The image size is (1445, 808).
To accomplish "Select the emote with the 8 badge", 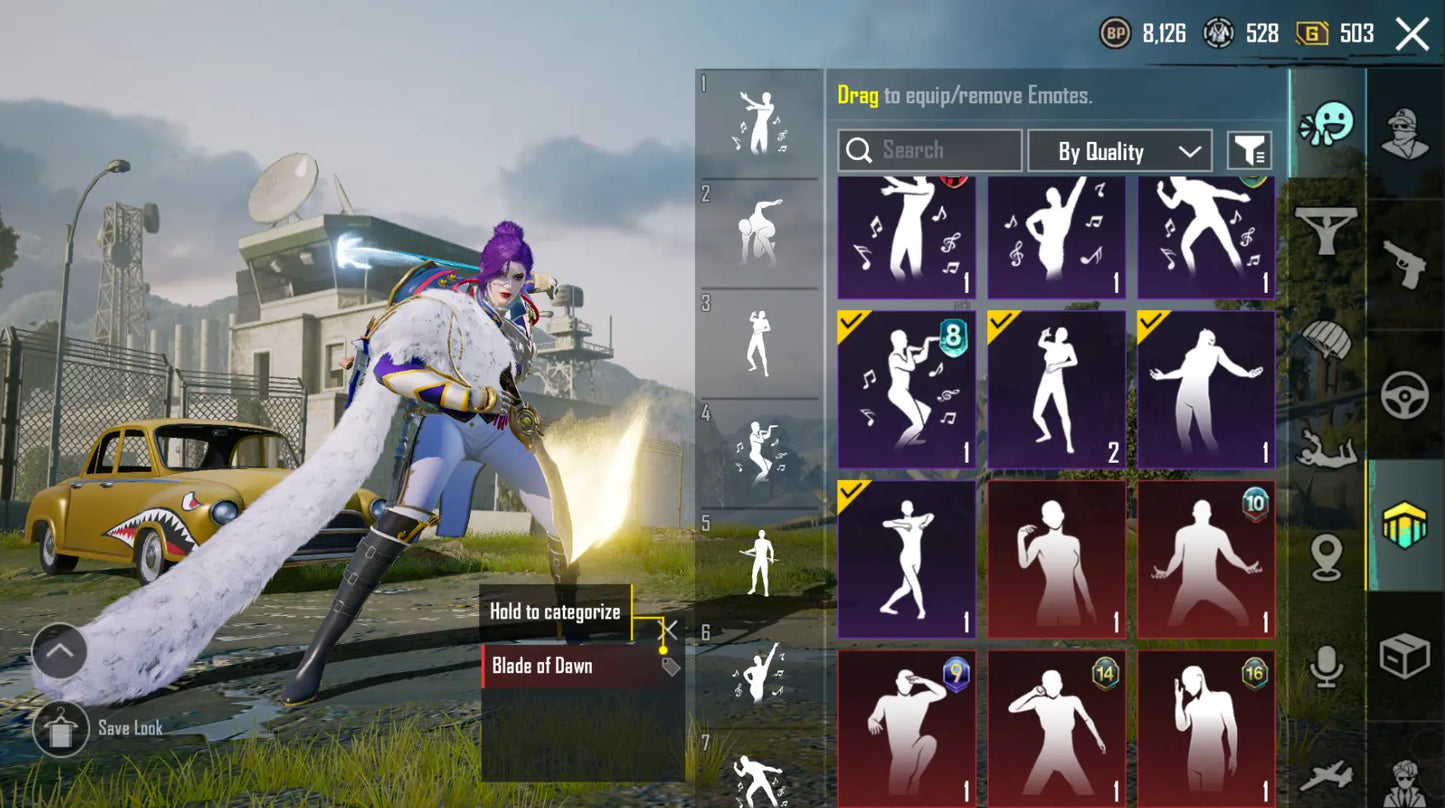I will [x=906, y=390].
